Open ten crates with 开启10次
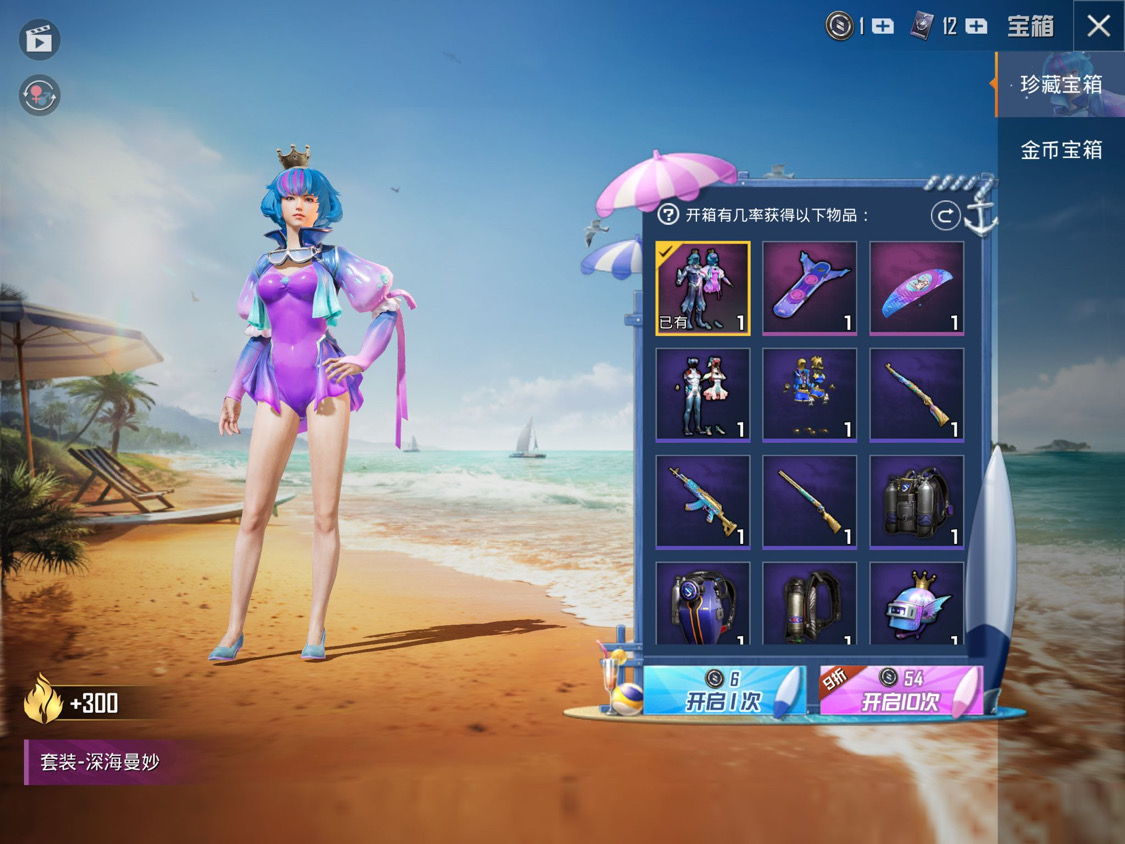This screenshot has width=1125, height=844. point(900,691)
